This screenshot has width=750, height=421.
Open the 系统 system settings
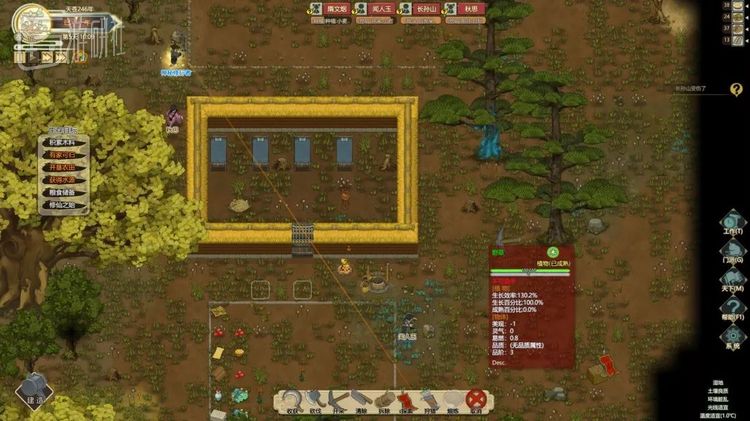(x=733, y=340)
